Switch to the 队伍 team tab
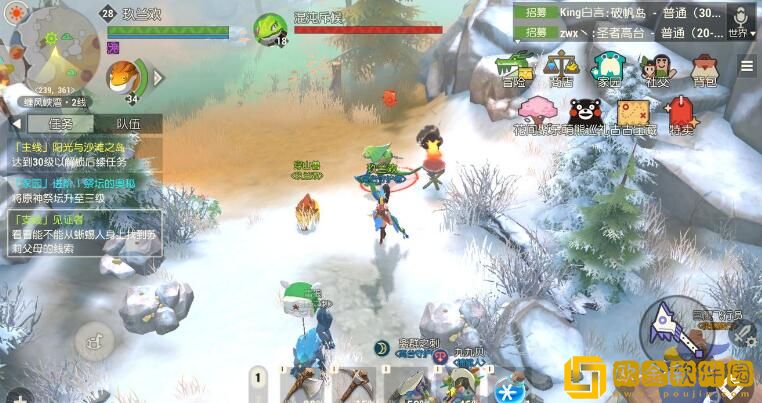The height and width of the screenshot is (403, 762). coord(127,123)
